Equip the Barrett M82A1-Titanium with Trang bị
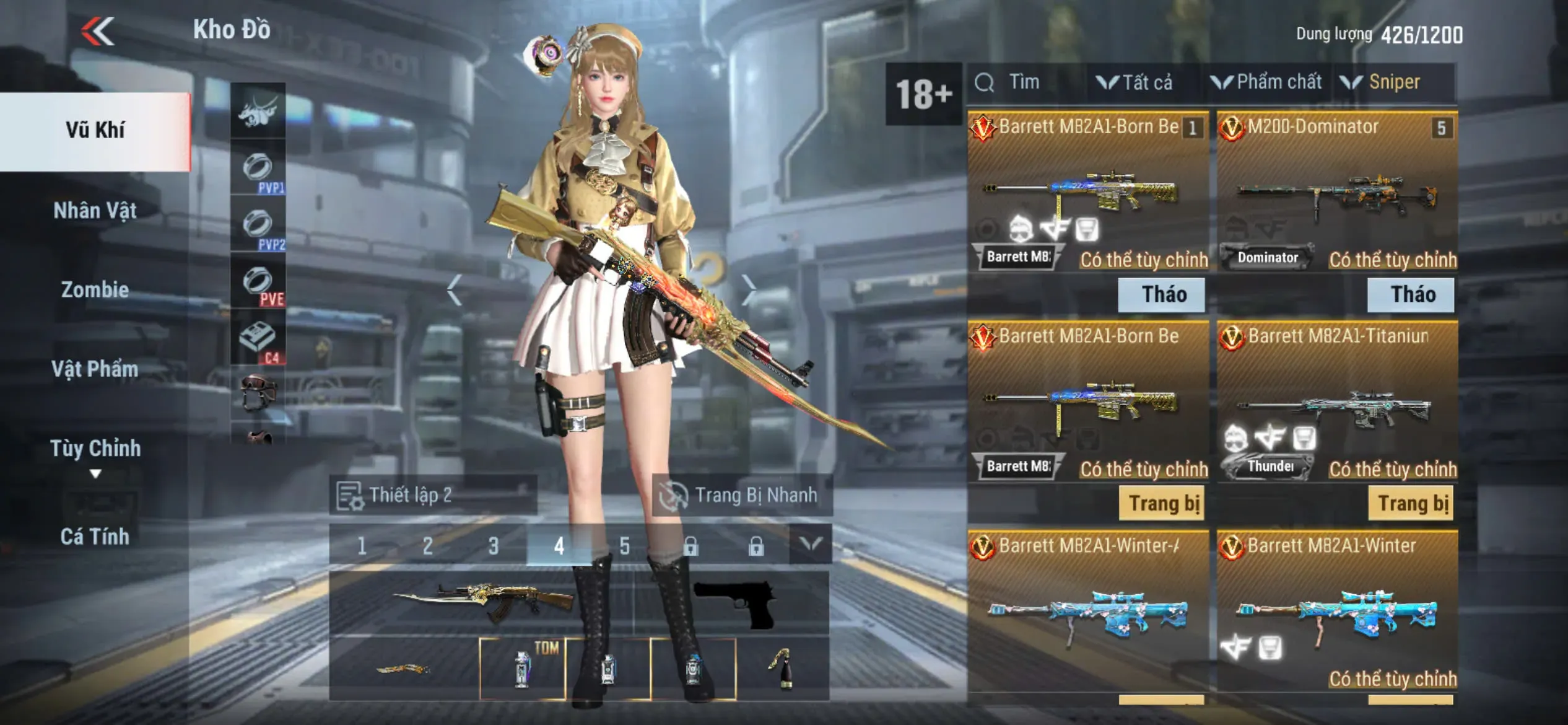1568x725 pixels. click(x=1411, y=503)
